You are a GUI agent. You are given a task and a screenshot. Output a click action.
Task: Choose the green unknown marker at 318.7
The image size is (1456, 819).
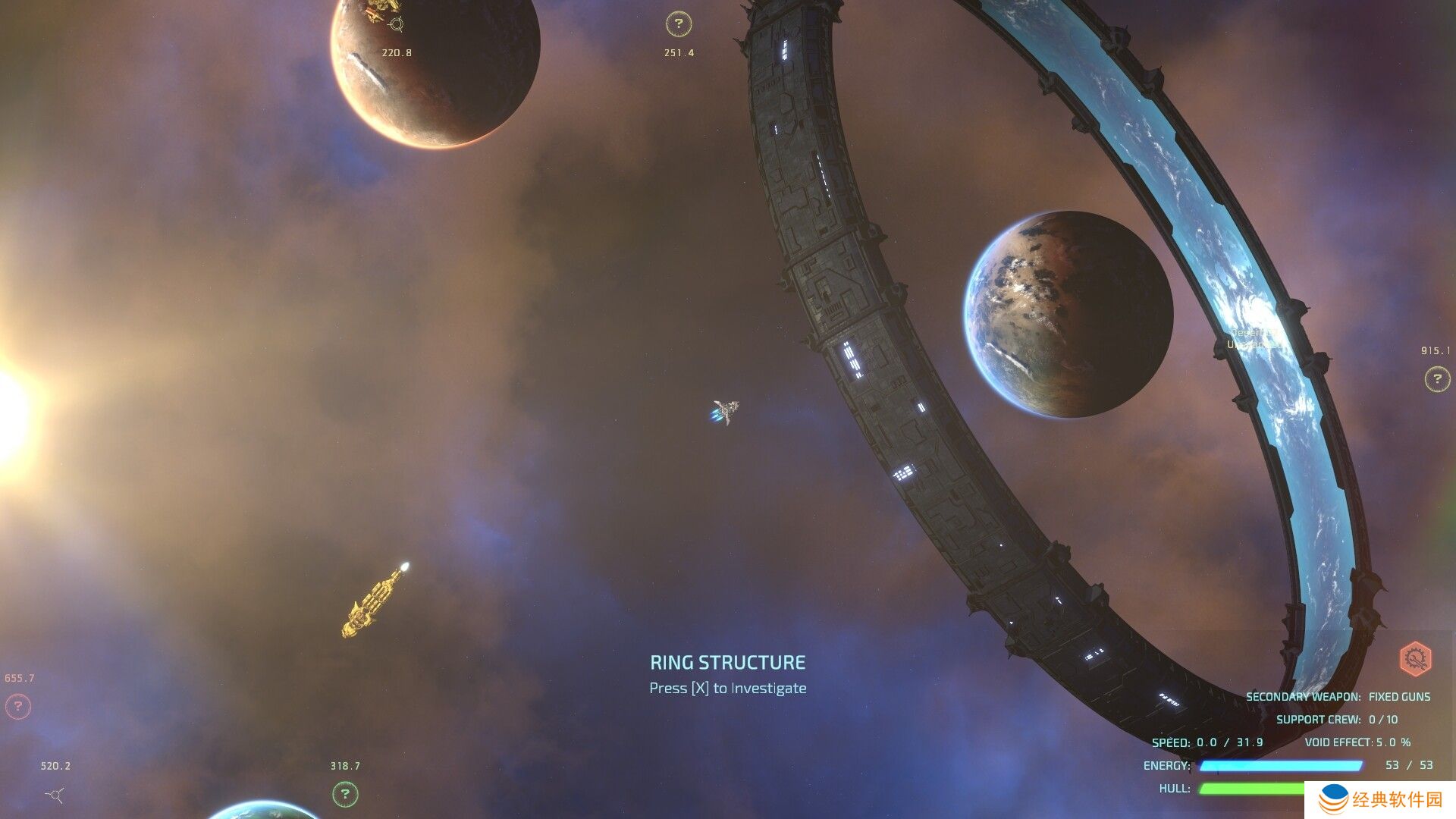(x=345, y=794)
